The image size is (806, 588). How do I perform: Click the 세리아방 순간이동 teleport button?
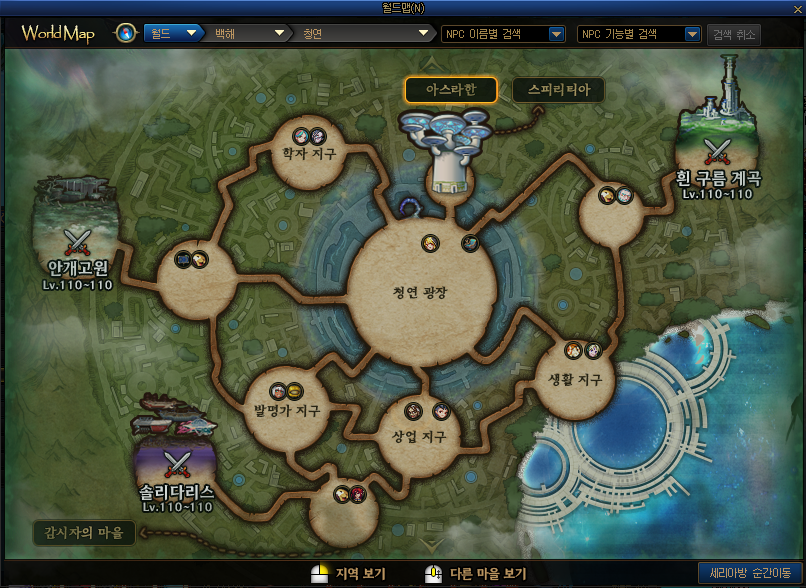tap(750, 574)
